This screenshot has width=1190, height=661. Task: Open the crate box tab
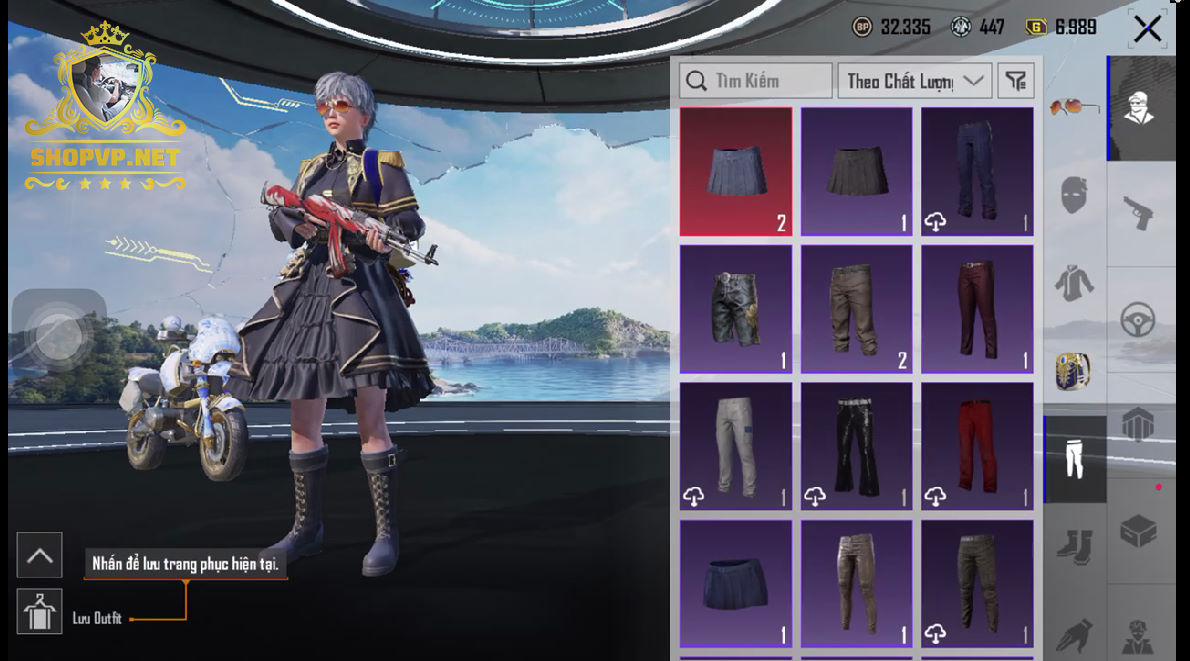pos(1139,531)
